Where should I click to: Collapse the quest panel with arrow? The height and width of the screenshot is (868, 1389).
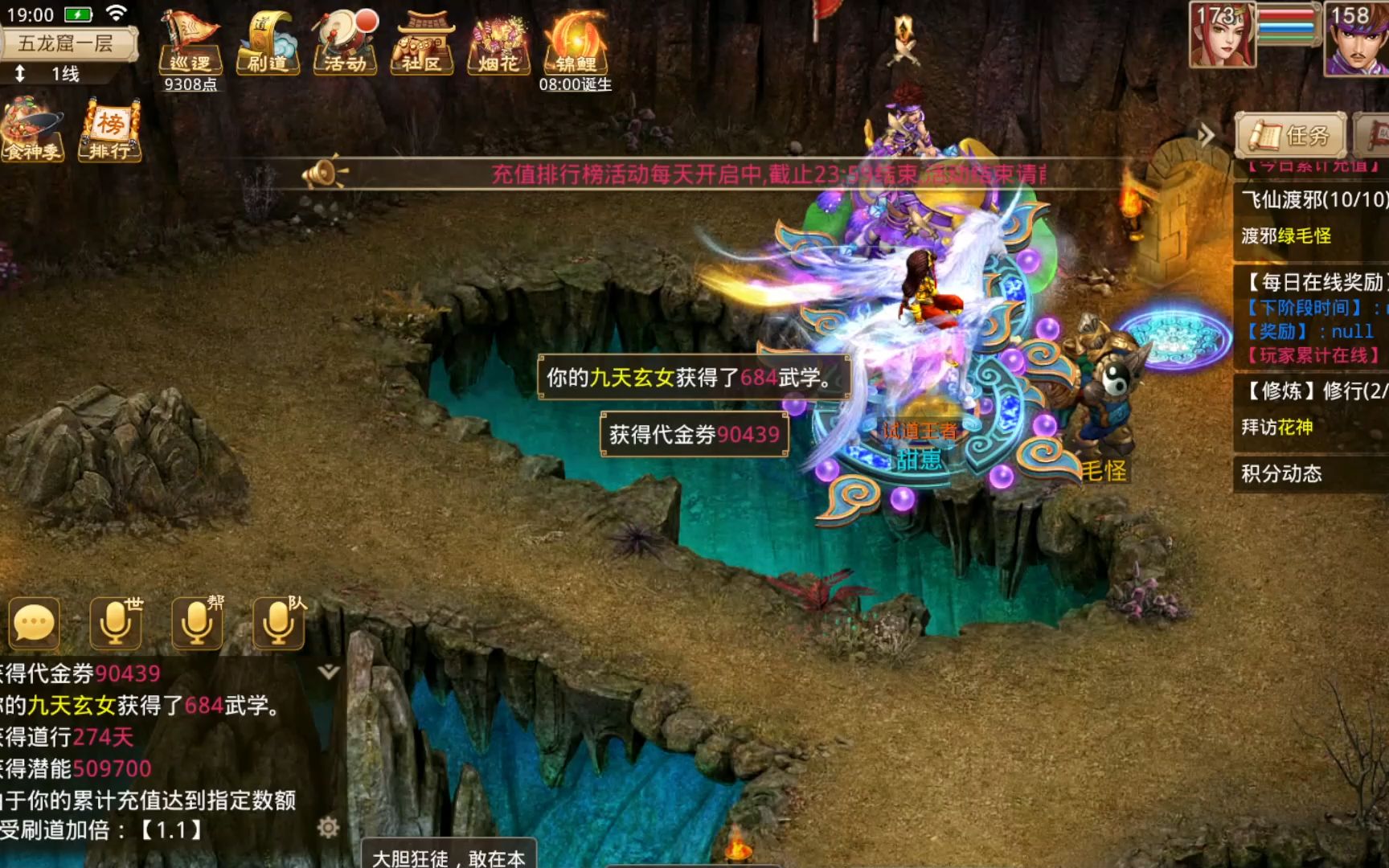point(1206,135)
